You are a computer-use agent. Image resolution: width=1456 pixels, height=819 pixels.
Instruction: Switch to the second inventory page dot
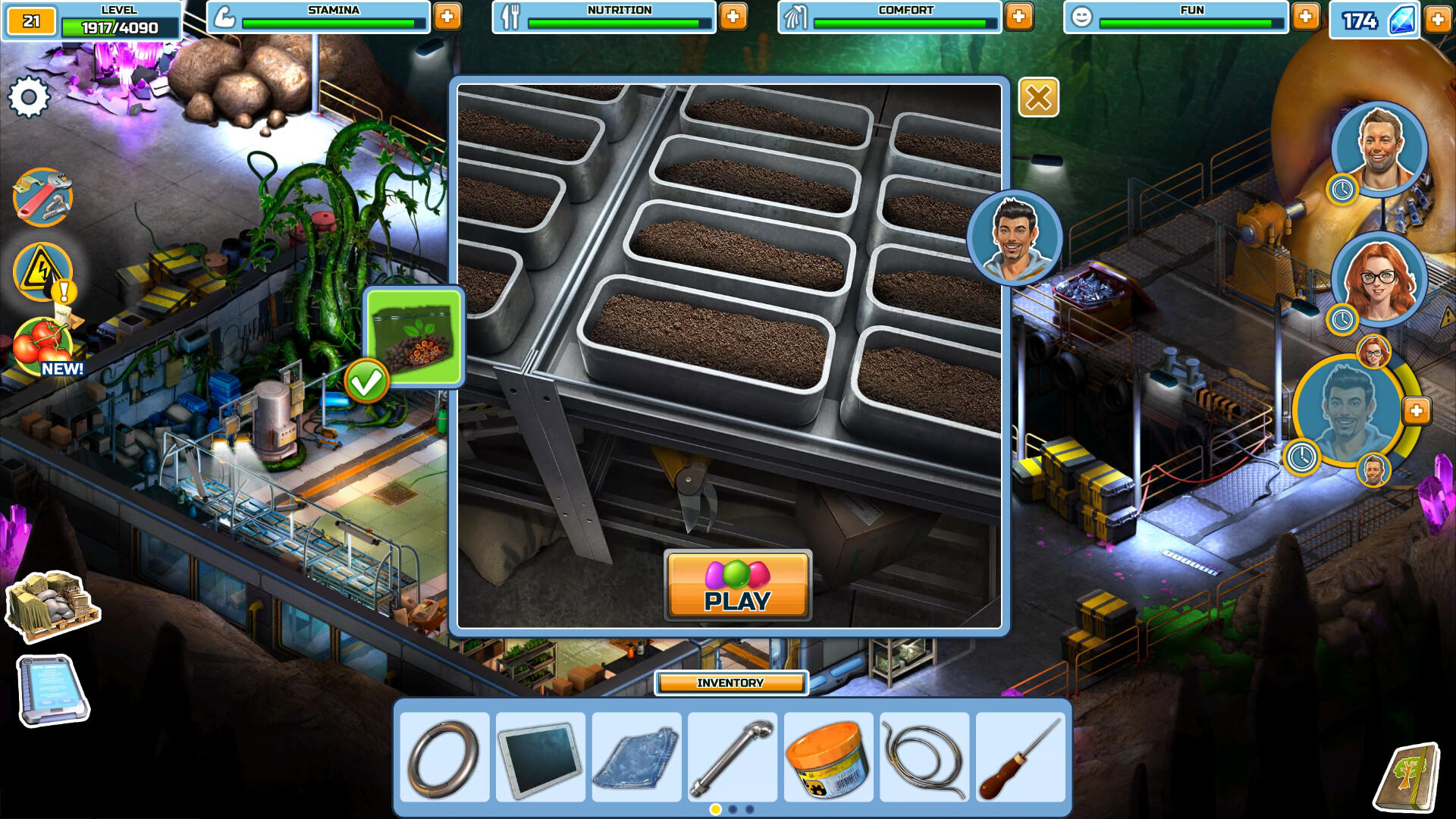(x=731, y=810)
